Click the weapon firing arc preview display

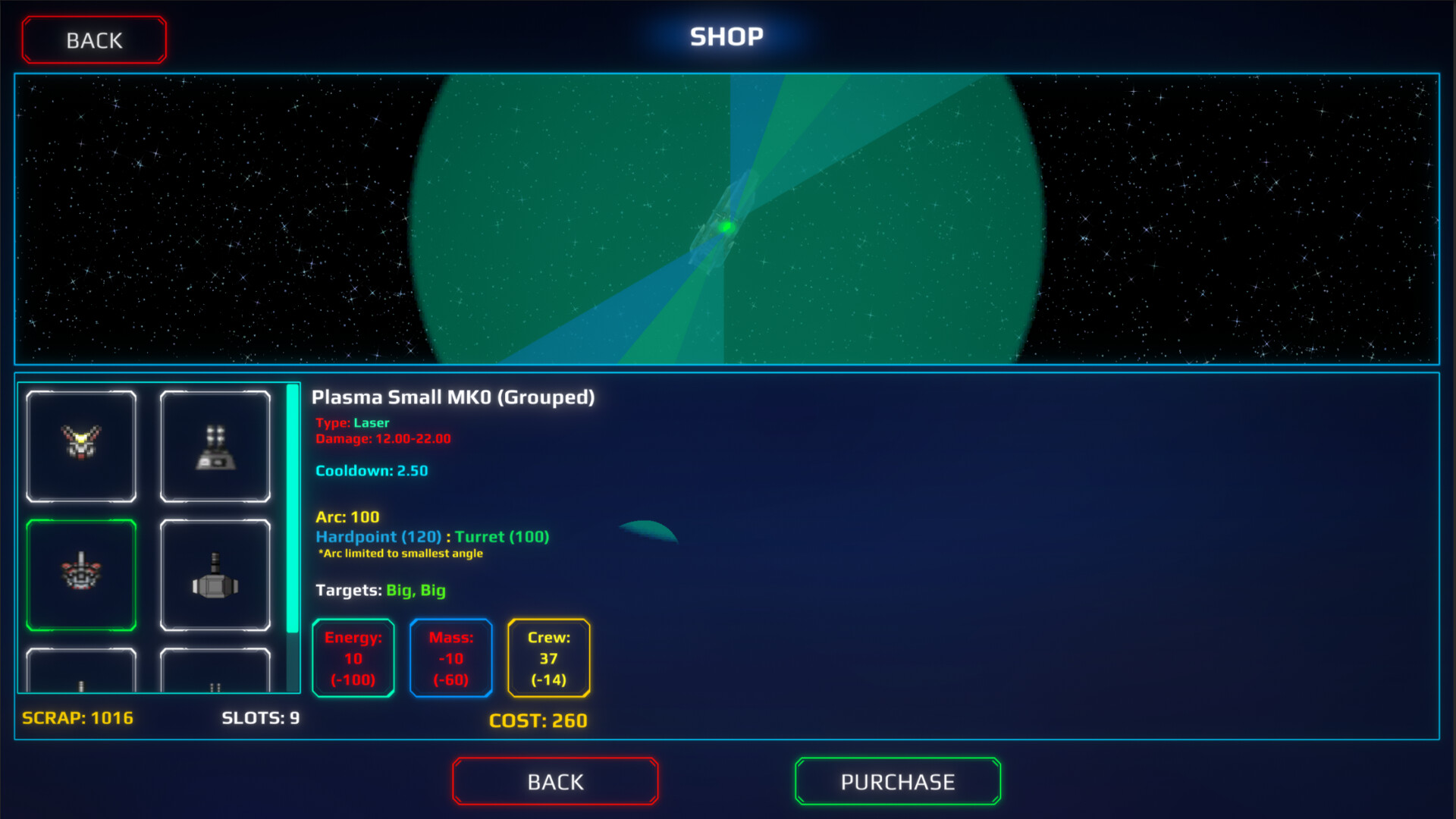726,220
